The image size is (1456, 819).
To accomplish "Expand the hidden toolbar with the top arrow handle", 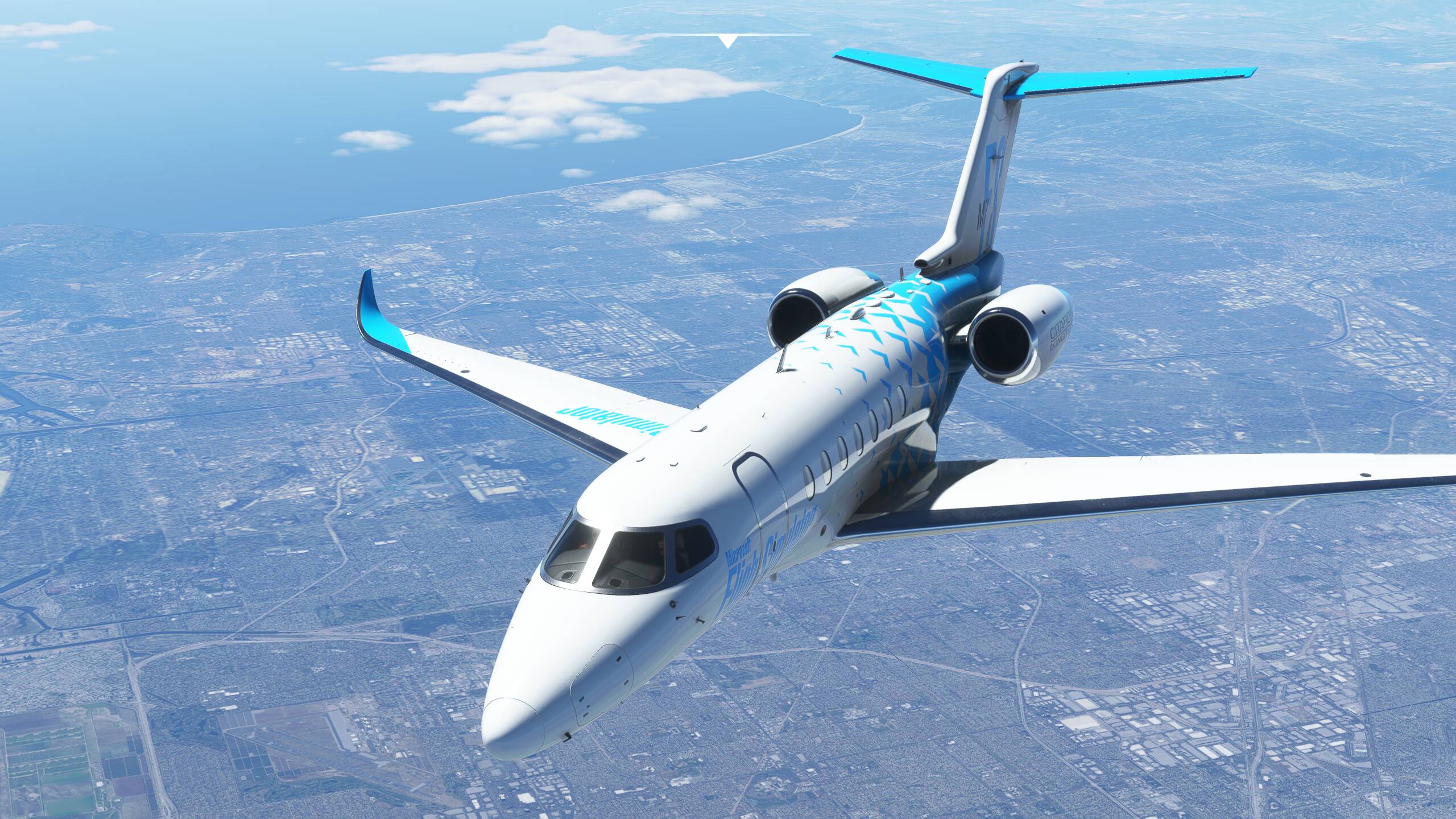I will (x=726, y=40).
